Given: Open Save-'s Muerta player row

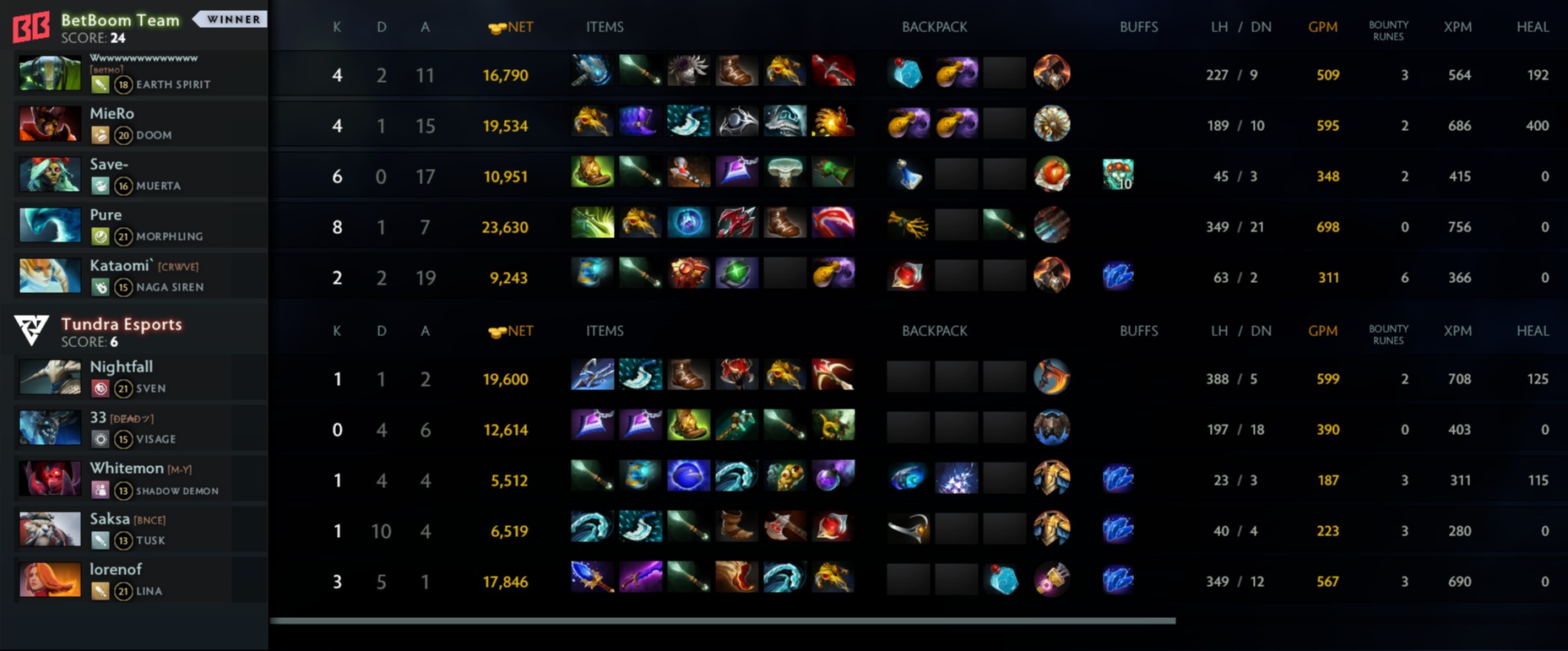Looking at the screenshot, I should click(135, 175).
